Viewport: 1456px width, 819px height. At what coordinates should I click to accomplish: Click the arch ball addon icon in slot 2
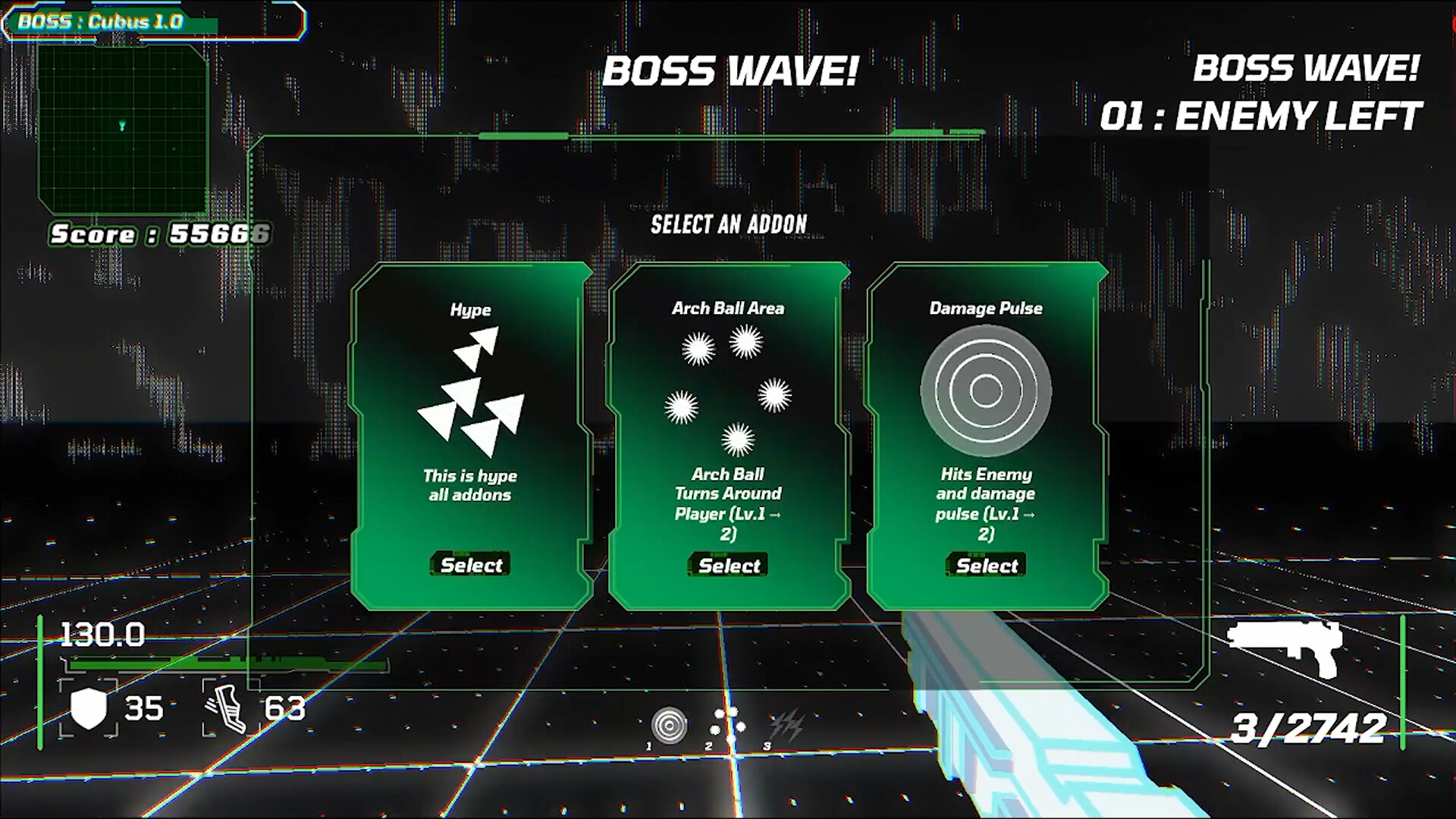(726, 720)
